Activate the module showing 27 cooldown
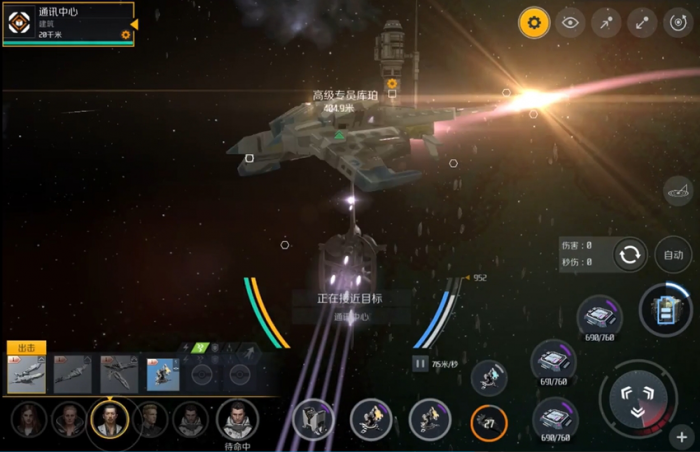700x452 pixels. [x=489, y=422]
